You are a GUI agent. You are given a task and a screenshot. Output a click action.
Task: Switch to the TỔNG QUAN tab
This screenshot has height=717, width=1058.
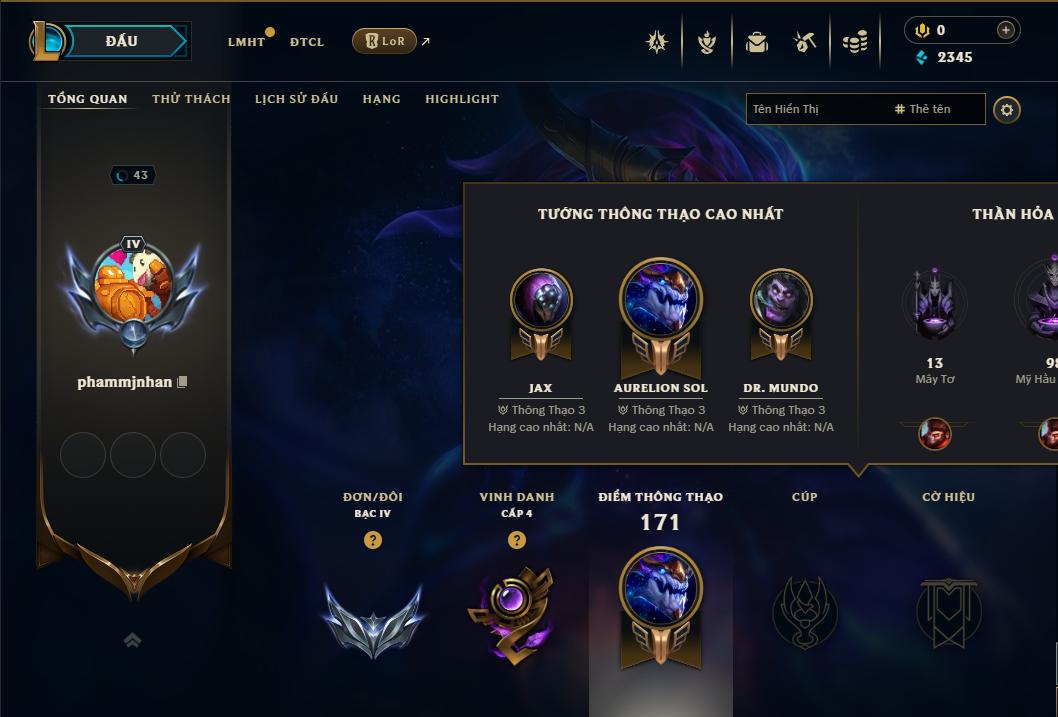pos(88,99)
